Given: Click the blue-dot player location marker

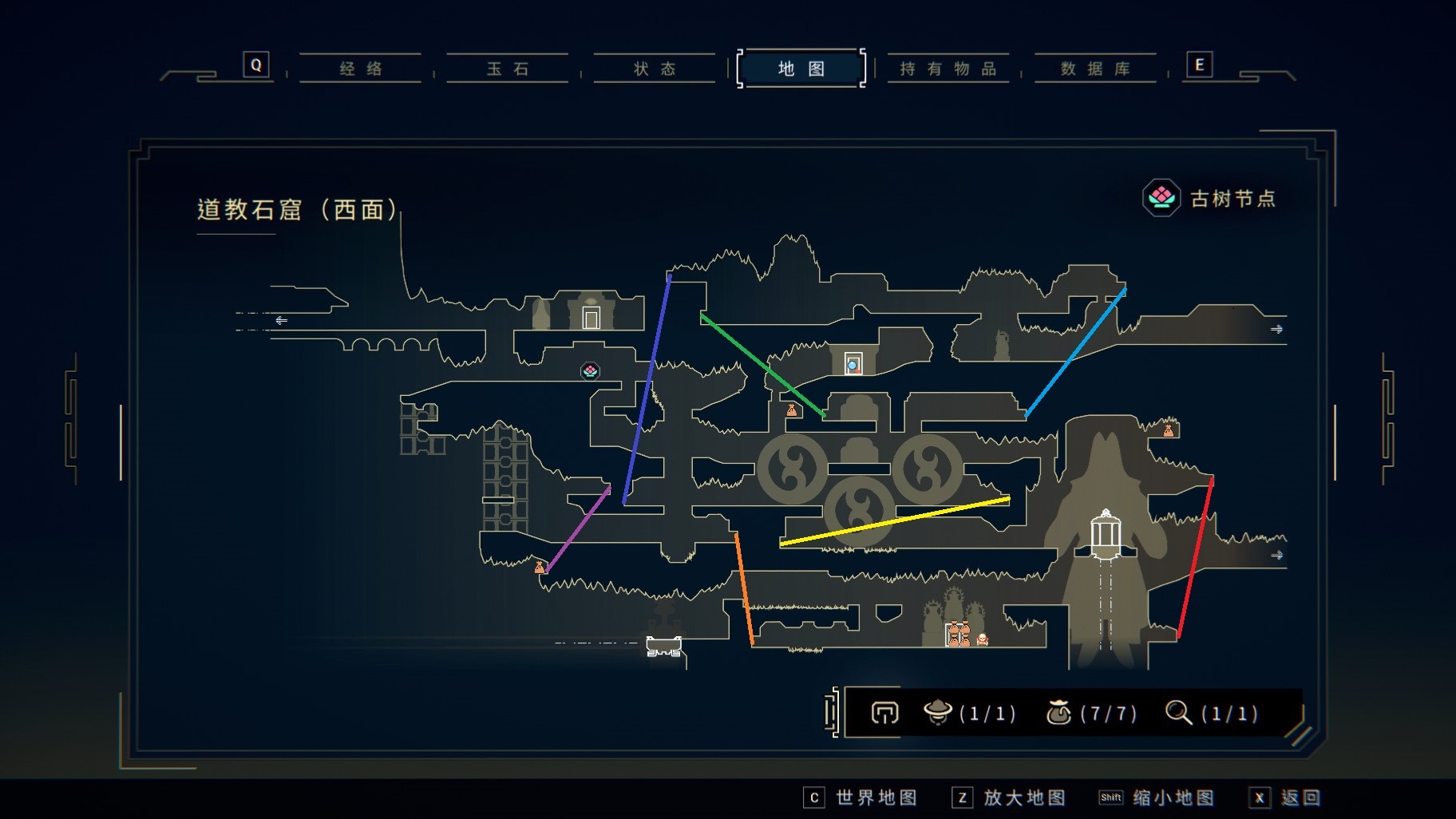Looking at the screenshot, I should tap(853, 364).
